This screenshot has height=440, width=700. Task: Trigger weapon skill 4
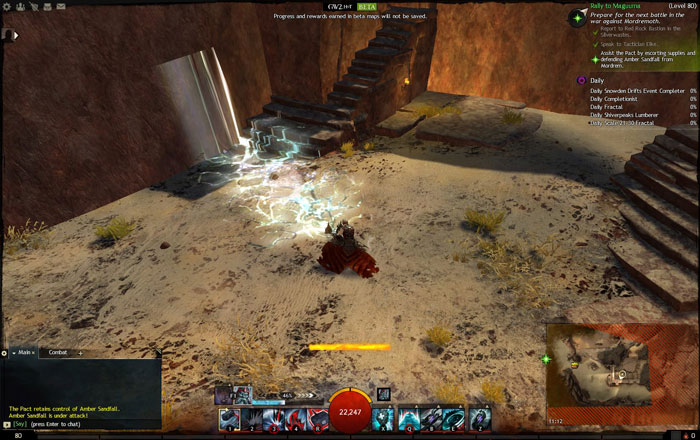[x=296, y=419]
